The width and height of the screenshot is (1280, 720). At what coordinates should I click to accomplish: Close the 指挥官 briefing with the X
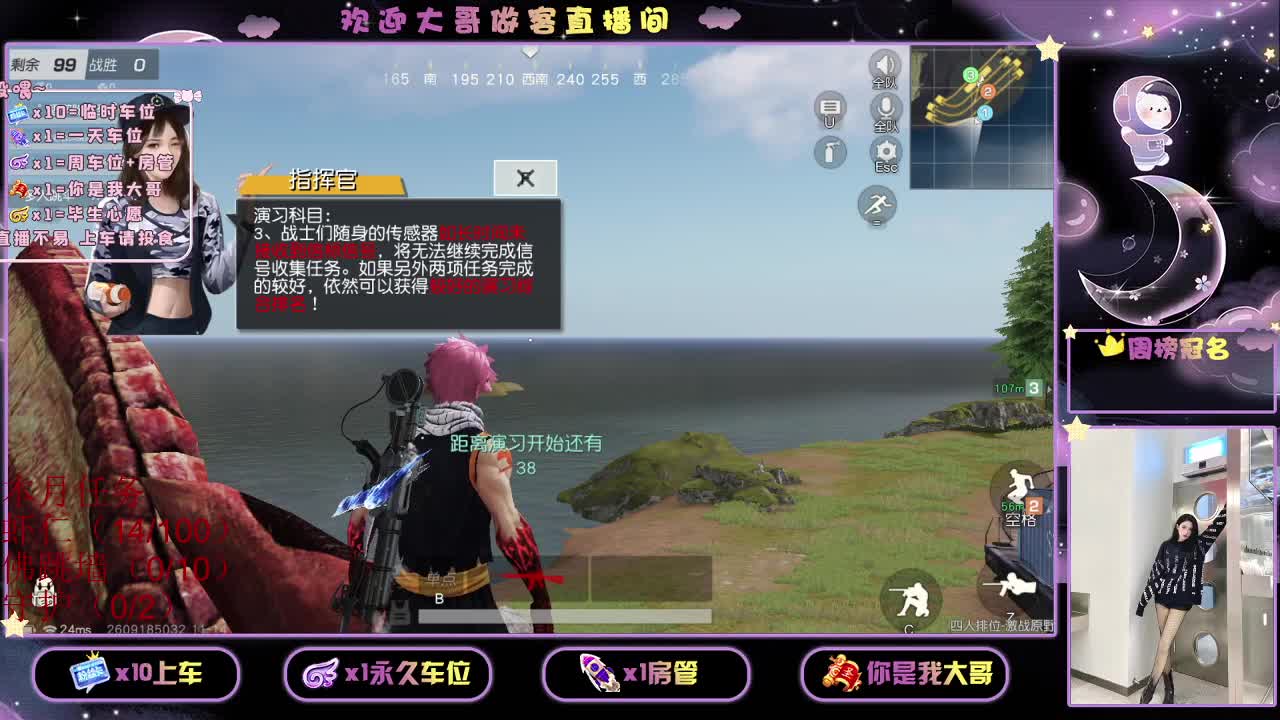point(525,177)
